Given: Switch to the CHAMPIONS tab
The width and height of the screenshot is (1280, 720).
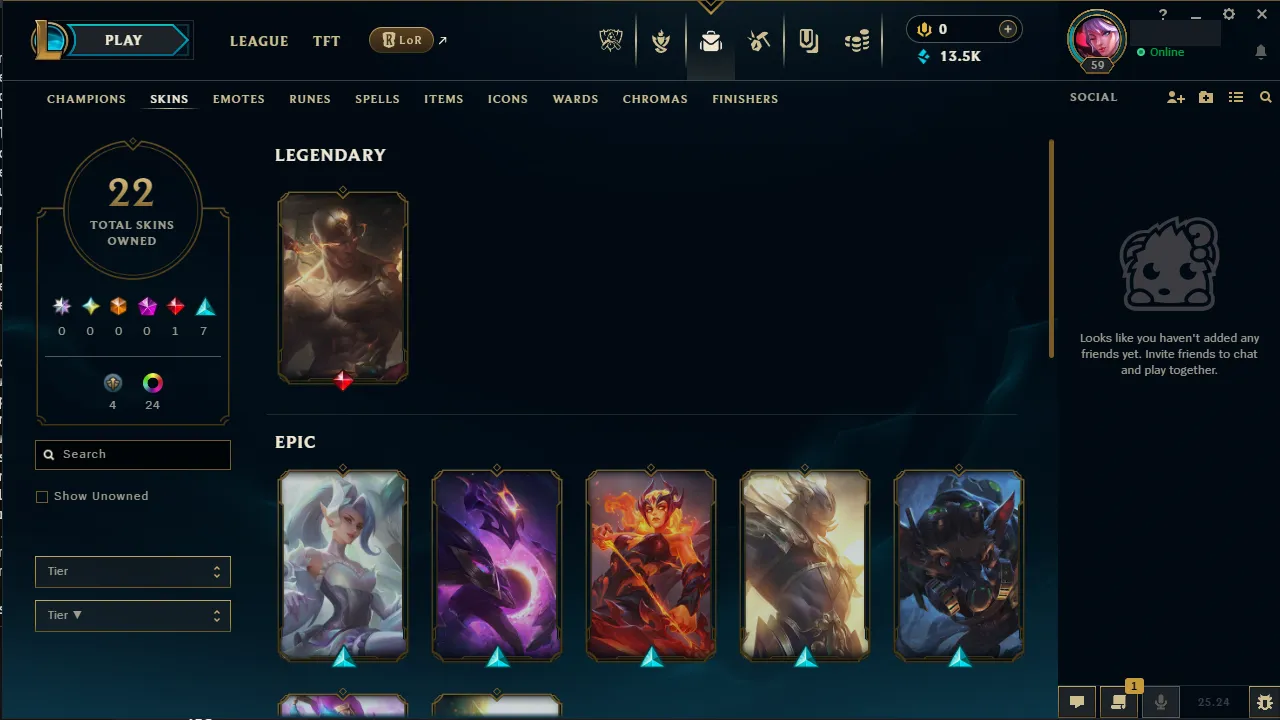Looking at the screenshot, I should tap(86, 99).
